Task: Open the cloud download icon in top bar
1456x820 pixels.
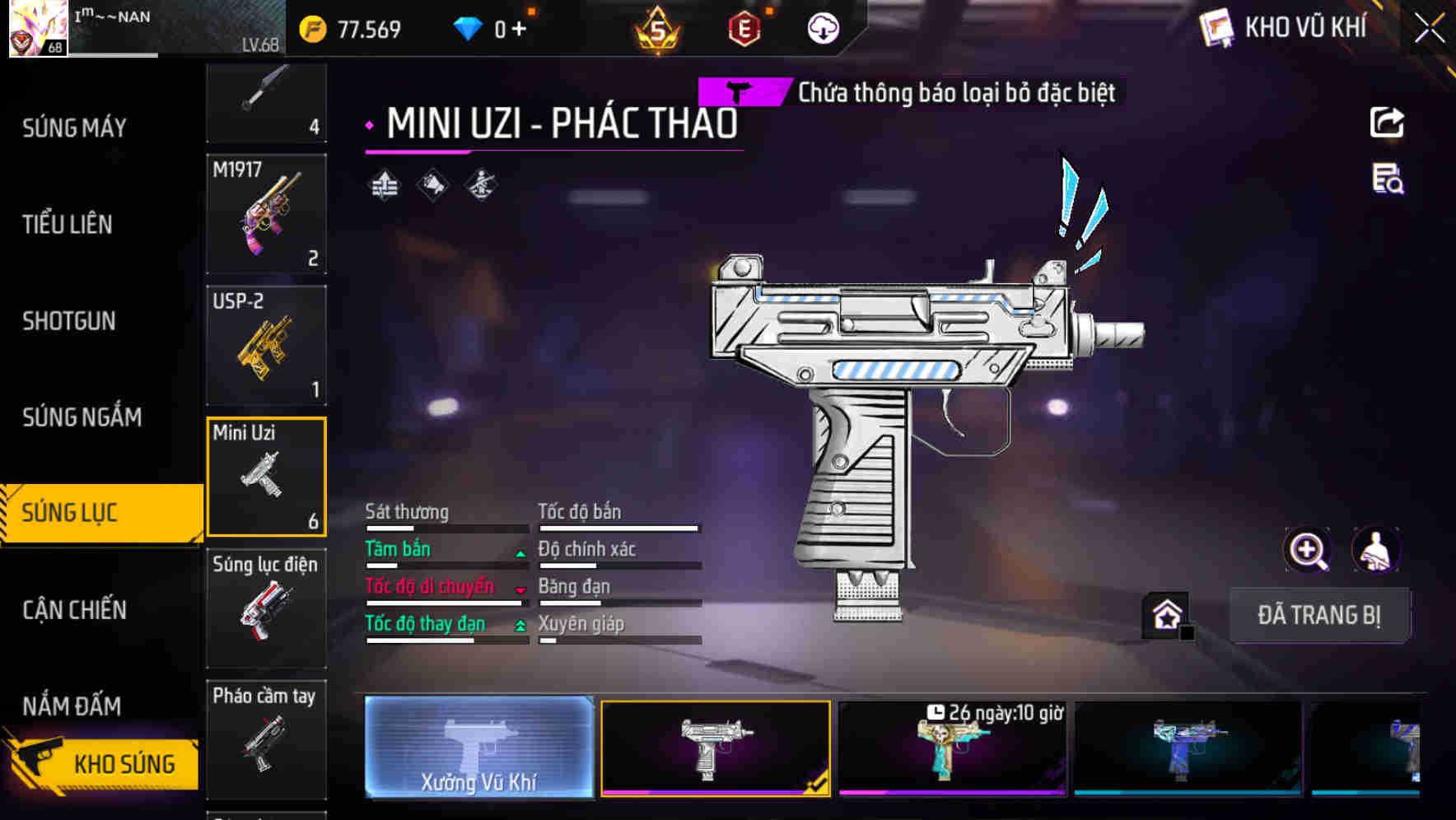Action: tap(824, 29)
